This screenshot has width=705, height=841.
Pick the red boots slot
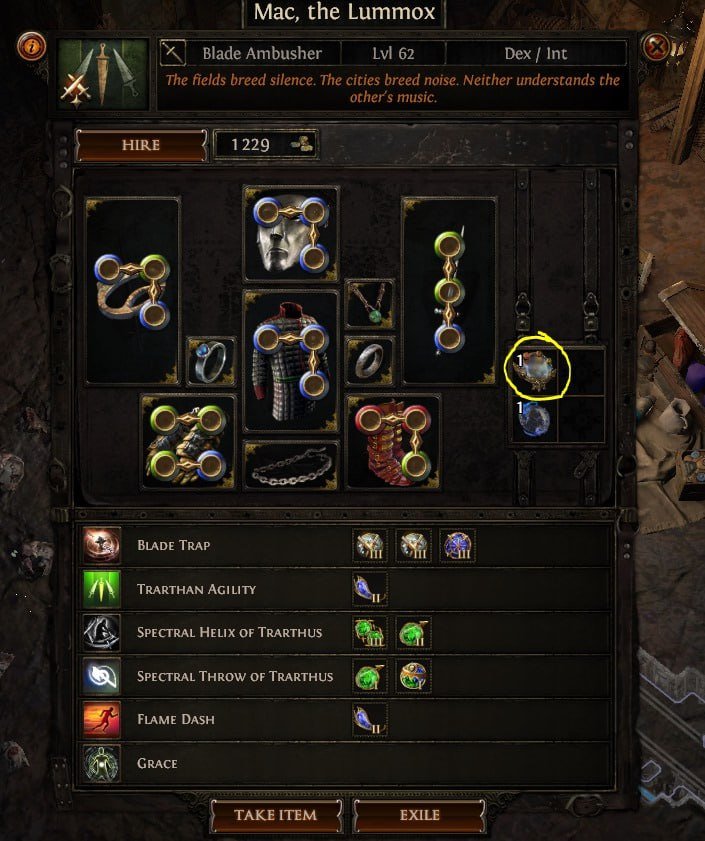(x=393, y=441)
